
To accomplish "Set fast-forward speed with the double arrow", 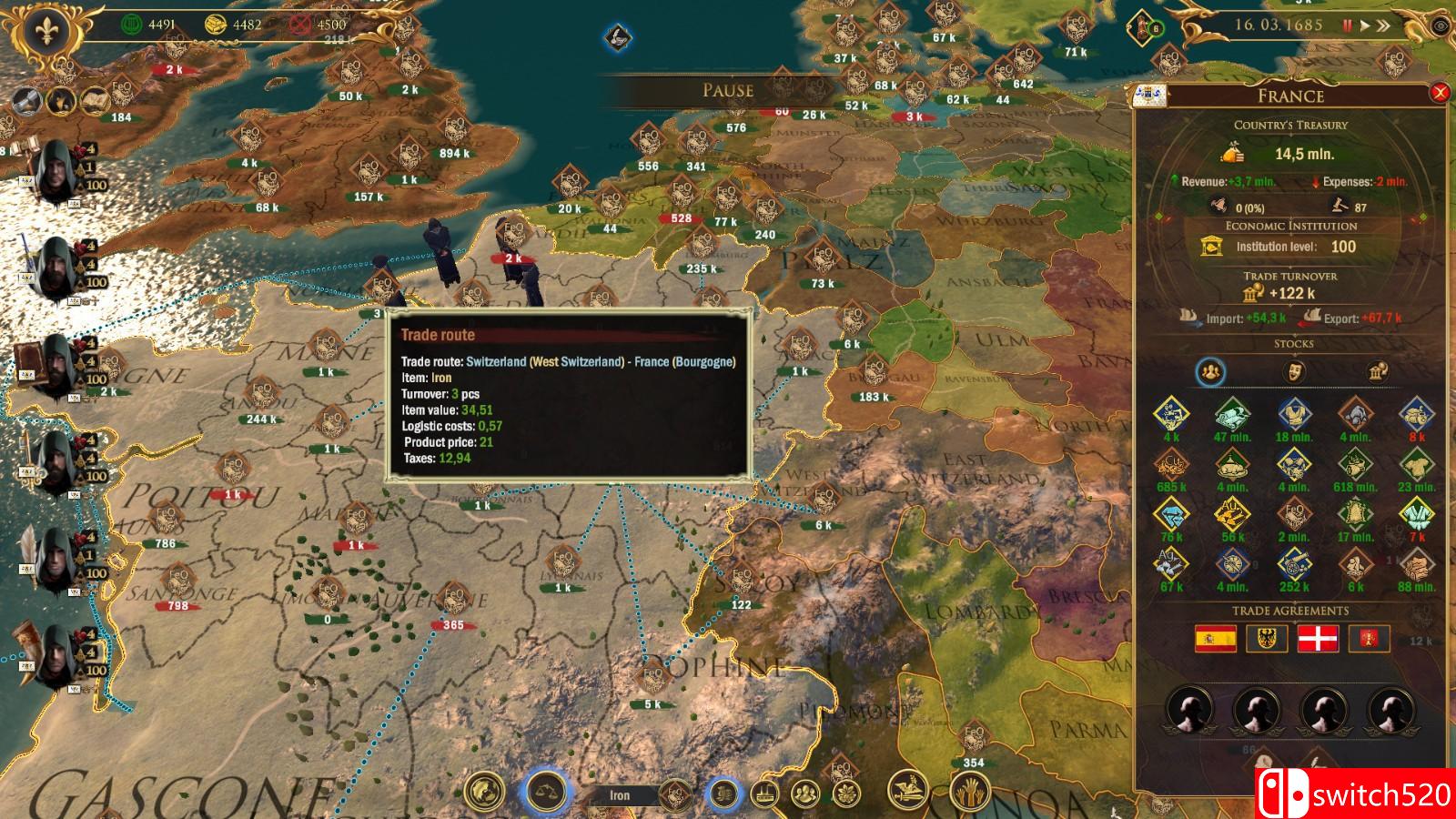I will point(1384,25).
